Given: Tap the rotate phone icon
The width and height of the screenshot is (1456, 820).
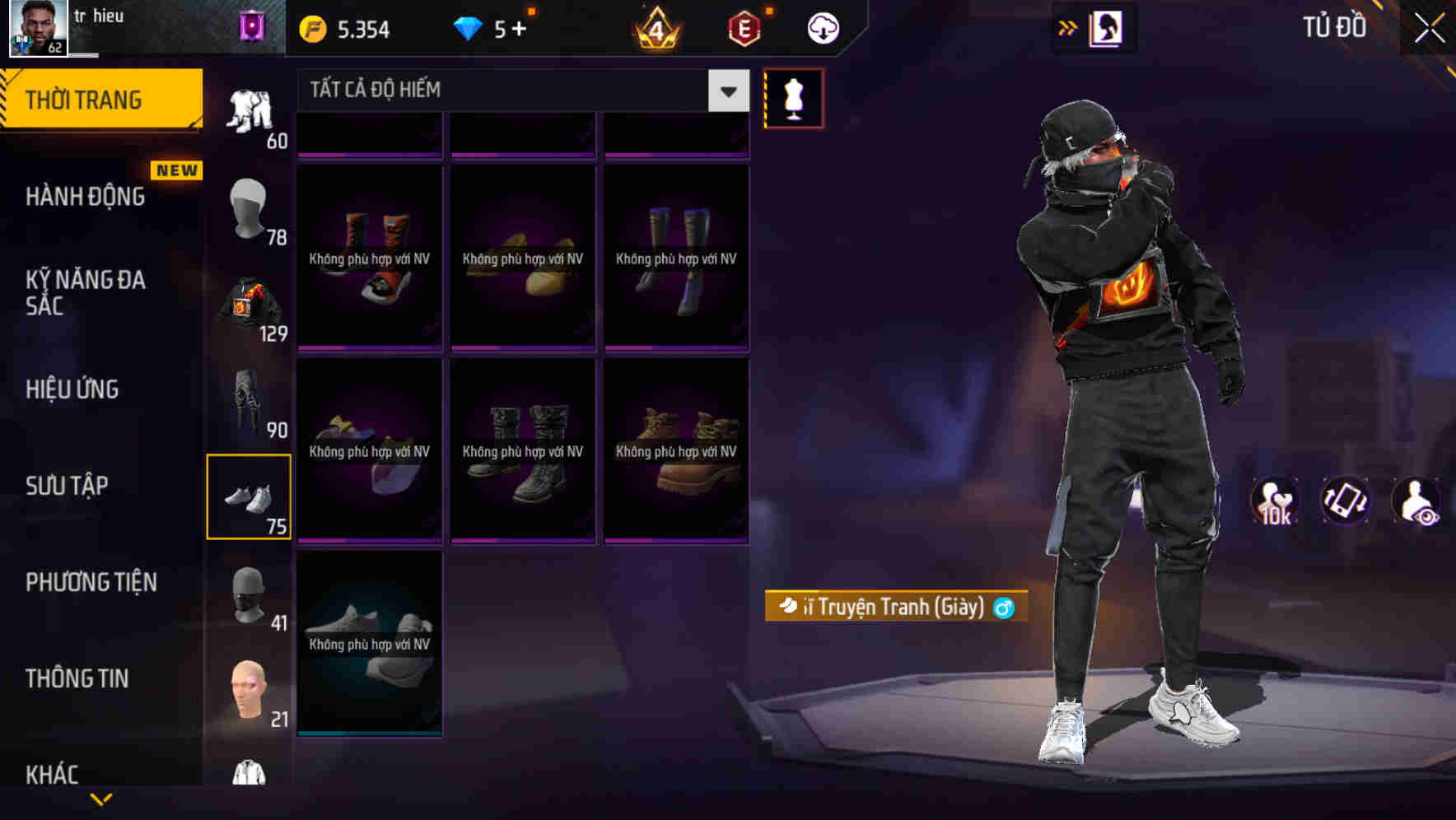Looking at the screenshot, I should (1346, 502).
